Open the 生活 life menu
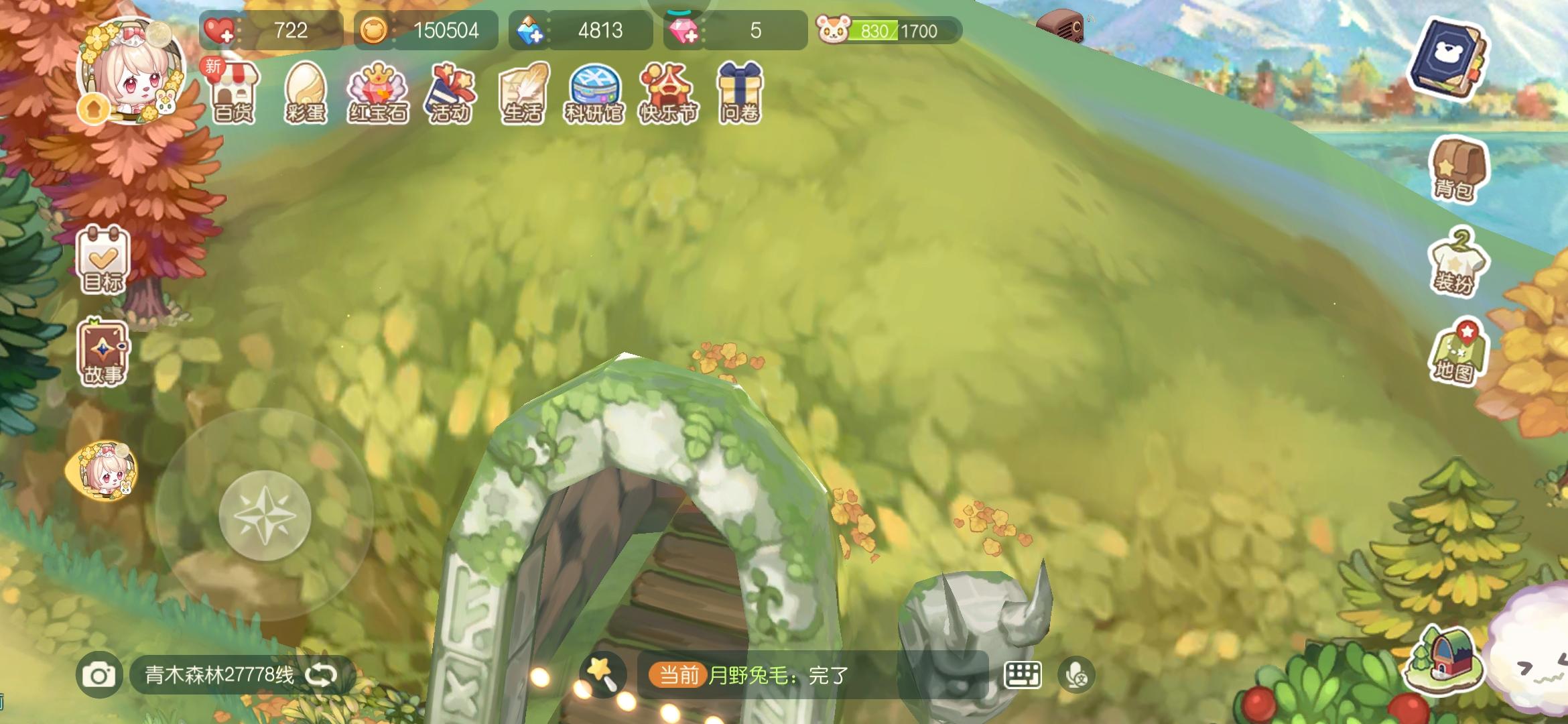This screenshot has width=1568, height=724. [522, 94]
